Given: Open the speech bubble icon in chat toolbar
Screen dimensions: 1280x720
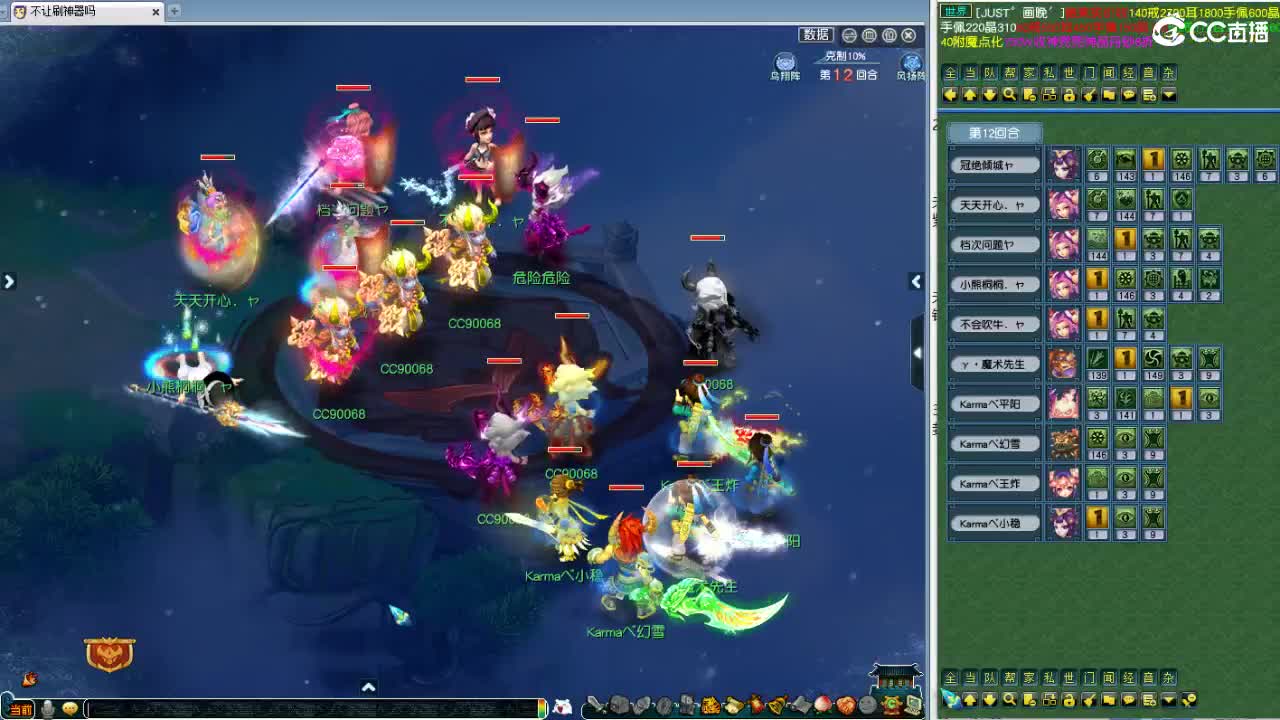Looking at the screenshot, I should [1128, 95].
